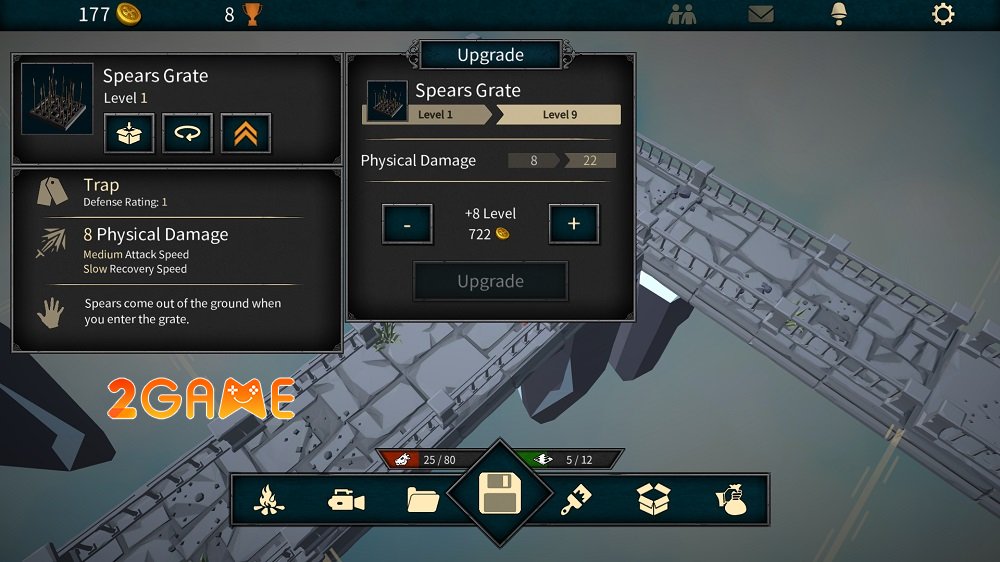Rotate the Spears Grate trap
The width and height of the screenshot is (1000, 562).
pyautogui.click(x=188, y=133)
